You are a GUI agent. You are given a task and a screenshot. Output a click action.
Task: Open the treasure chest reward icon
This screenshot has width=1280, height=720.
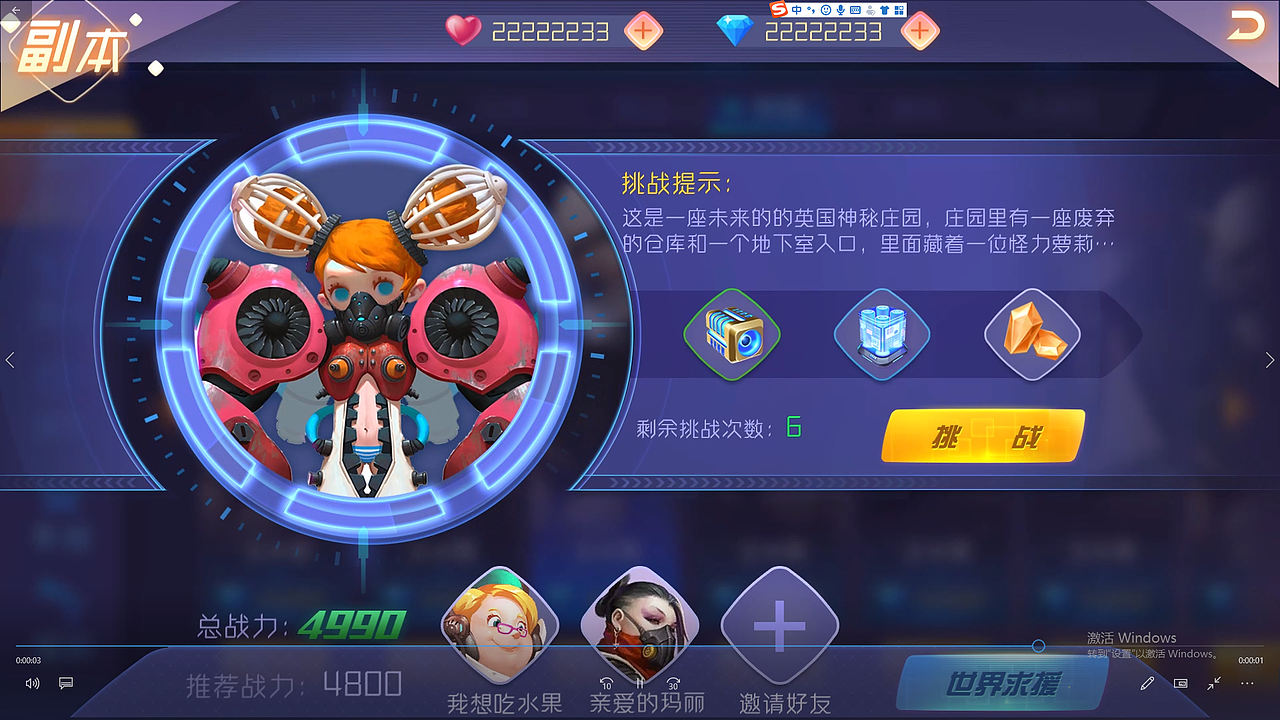pos(731,335)
